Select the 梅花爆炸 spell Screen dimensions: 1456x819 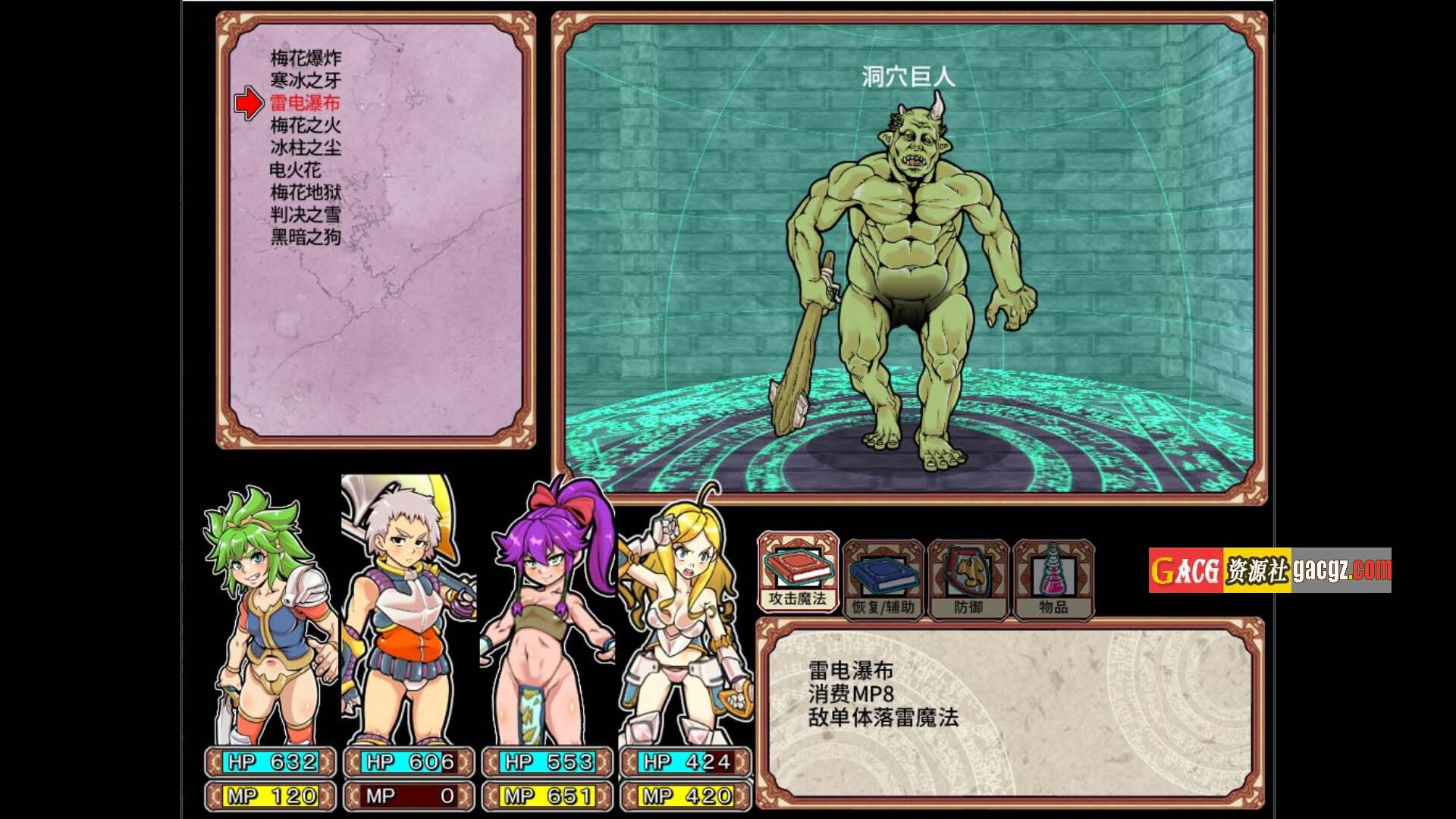point(306,58)
